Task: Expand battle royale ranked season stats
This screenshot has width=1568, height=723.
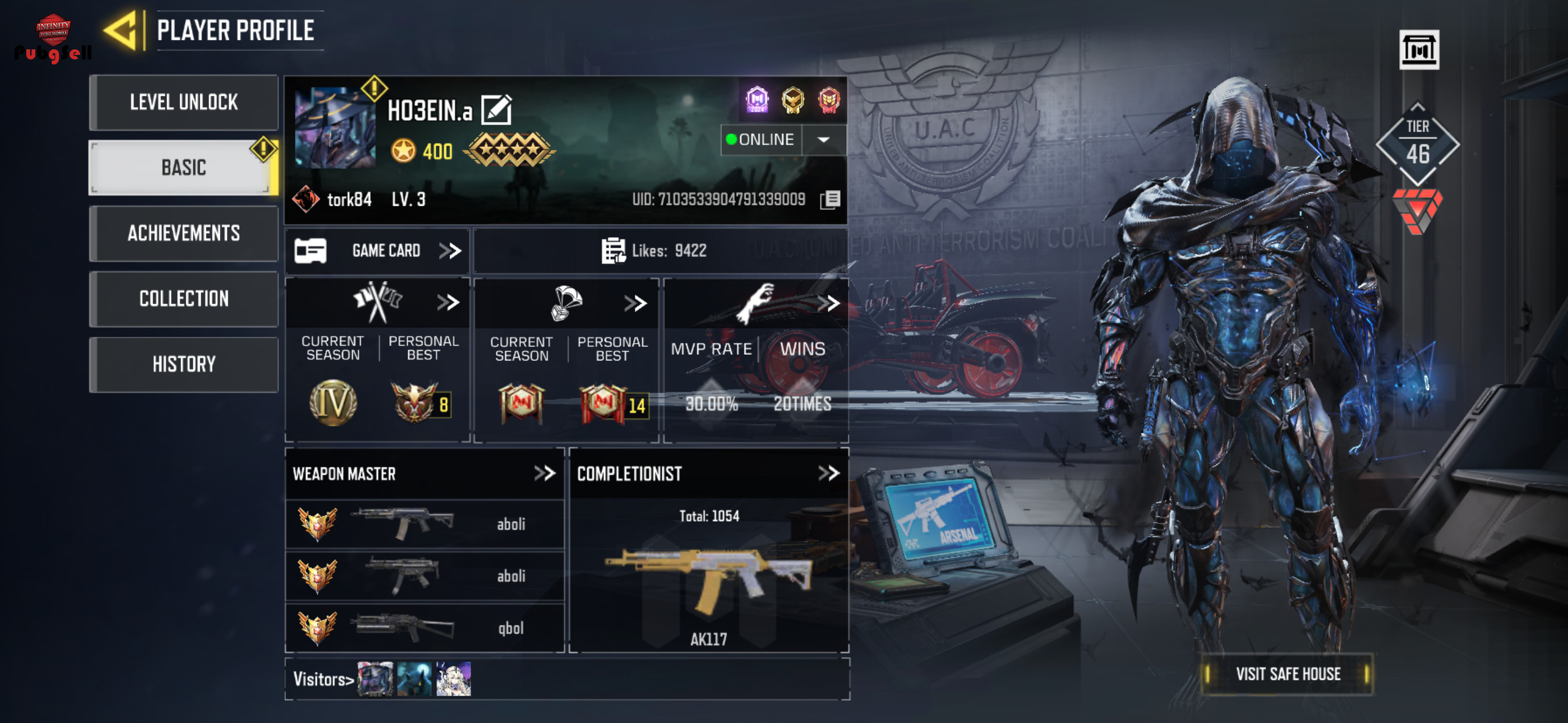Action: [635, 303]
